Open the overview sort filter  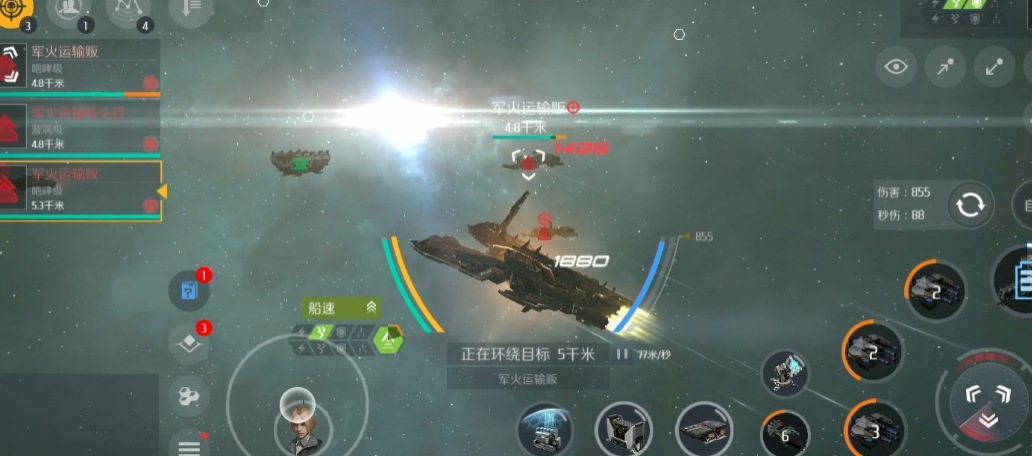coord(191,9)
